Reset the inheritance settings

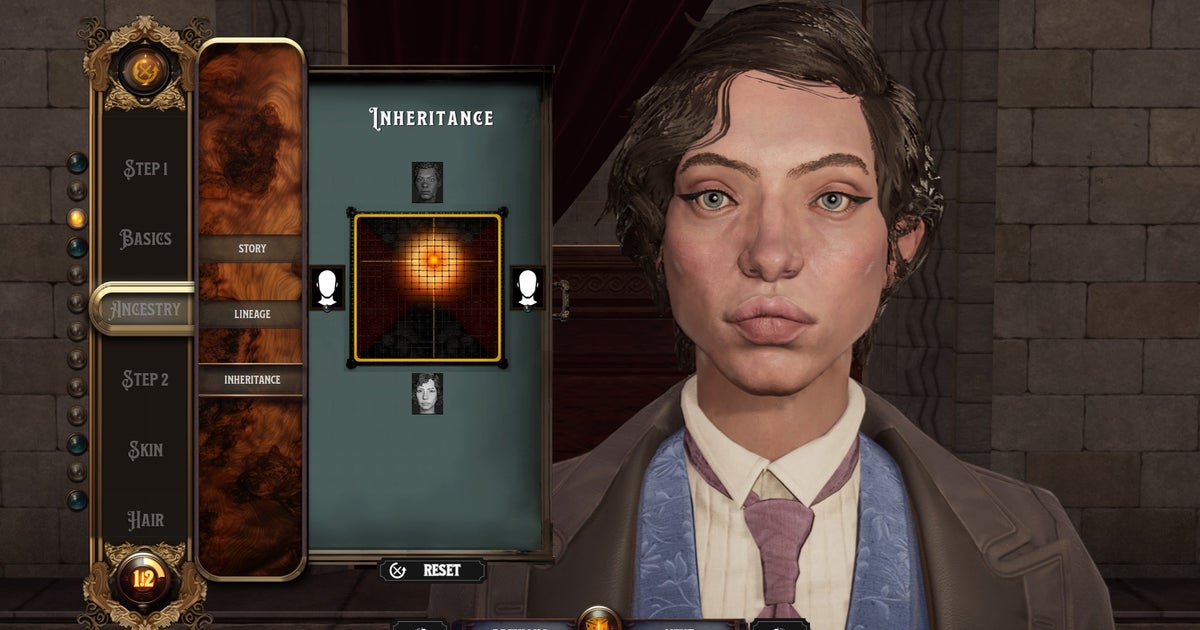click(431, 570)
